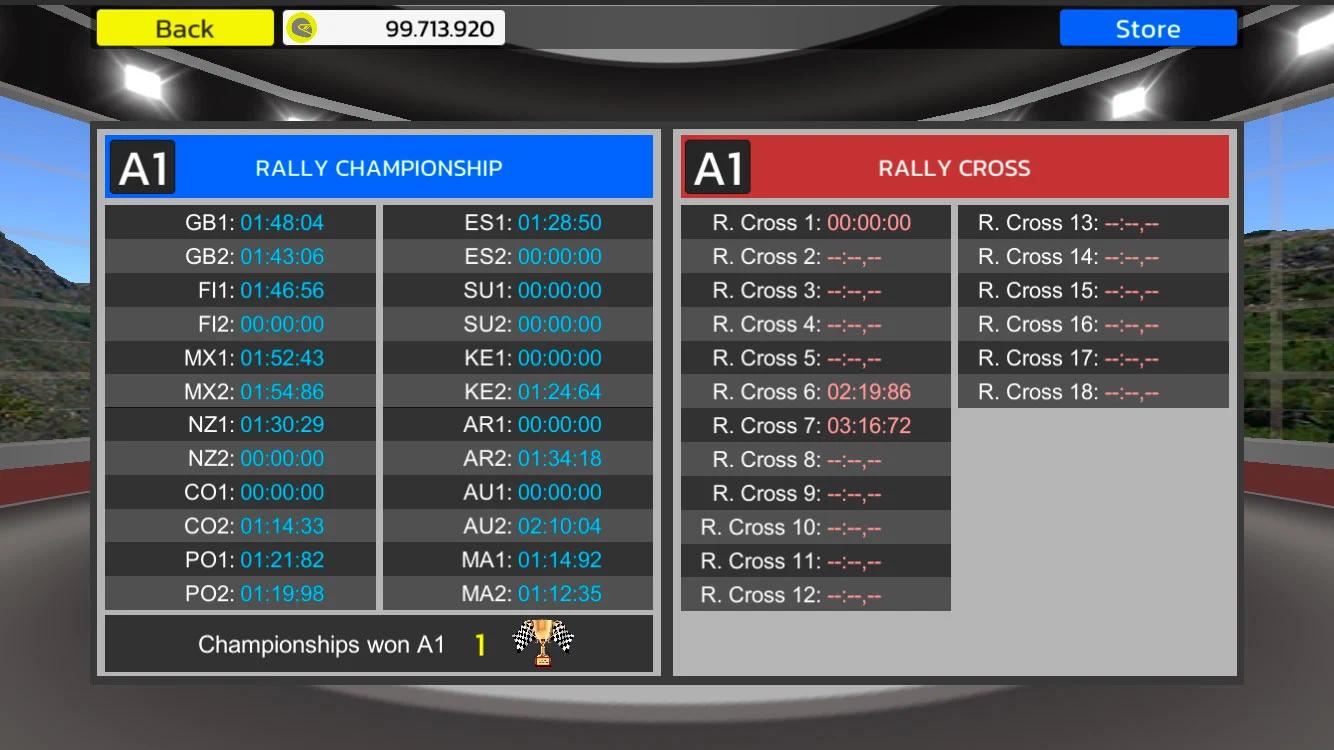Screen dimensions: 1334x750
Task: Open the Store
Action: [1147, 27]
